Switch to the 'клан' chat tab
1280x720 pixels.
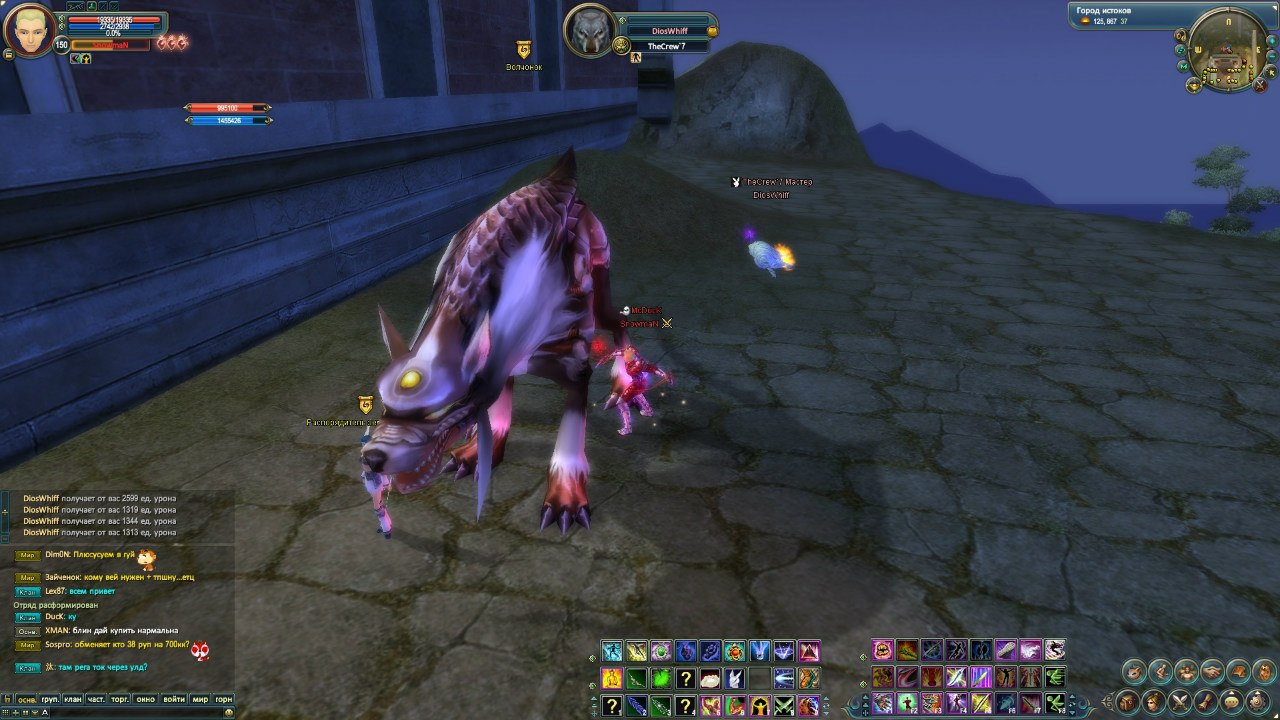73,699
